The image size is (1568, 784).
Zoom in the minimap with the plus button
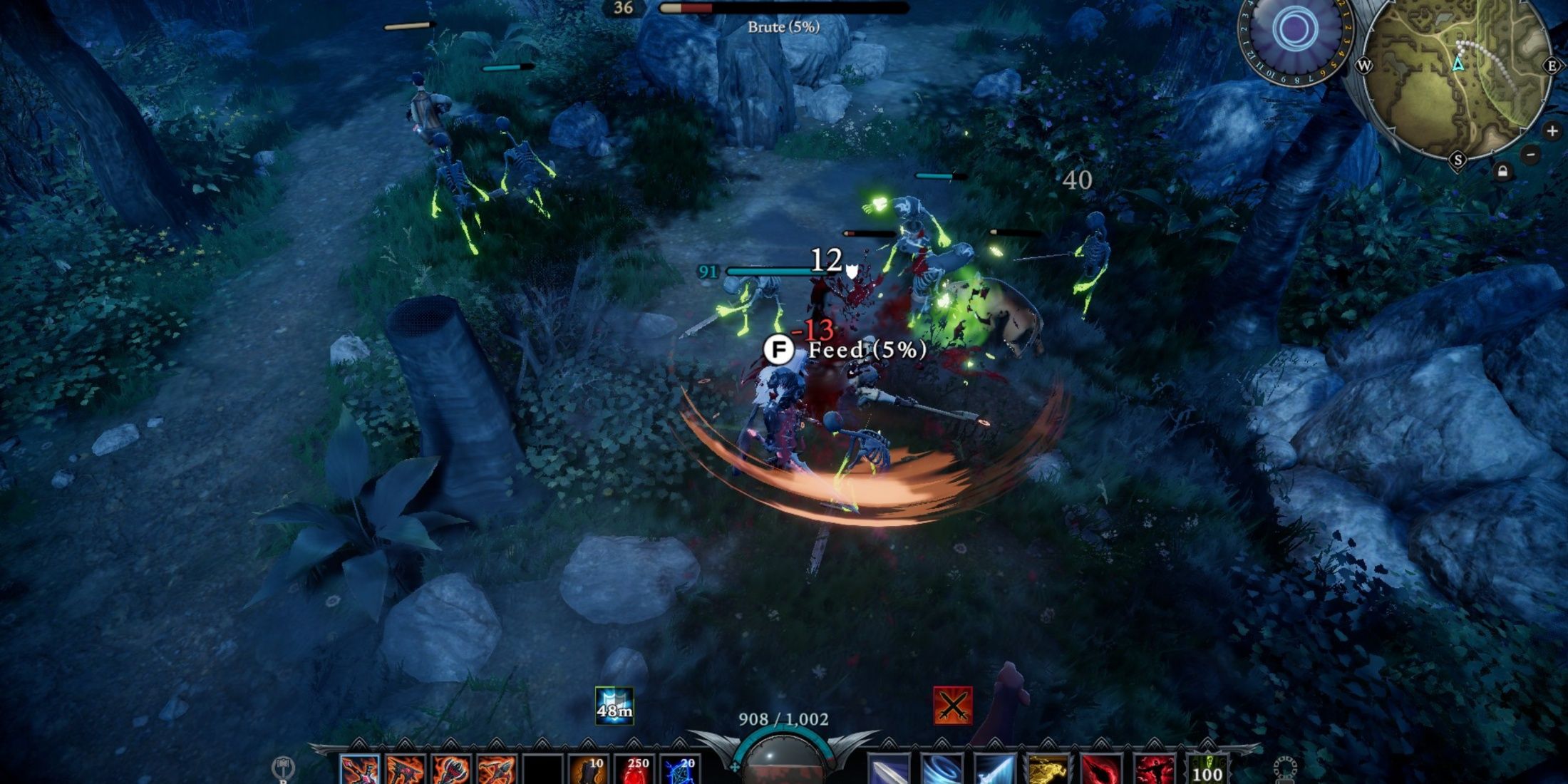click(1552, 130)
